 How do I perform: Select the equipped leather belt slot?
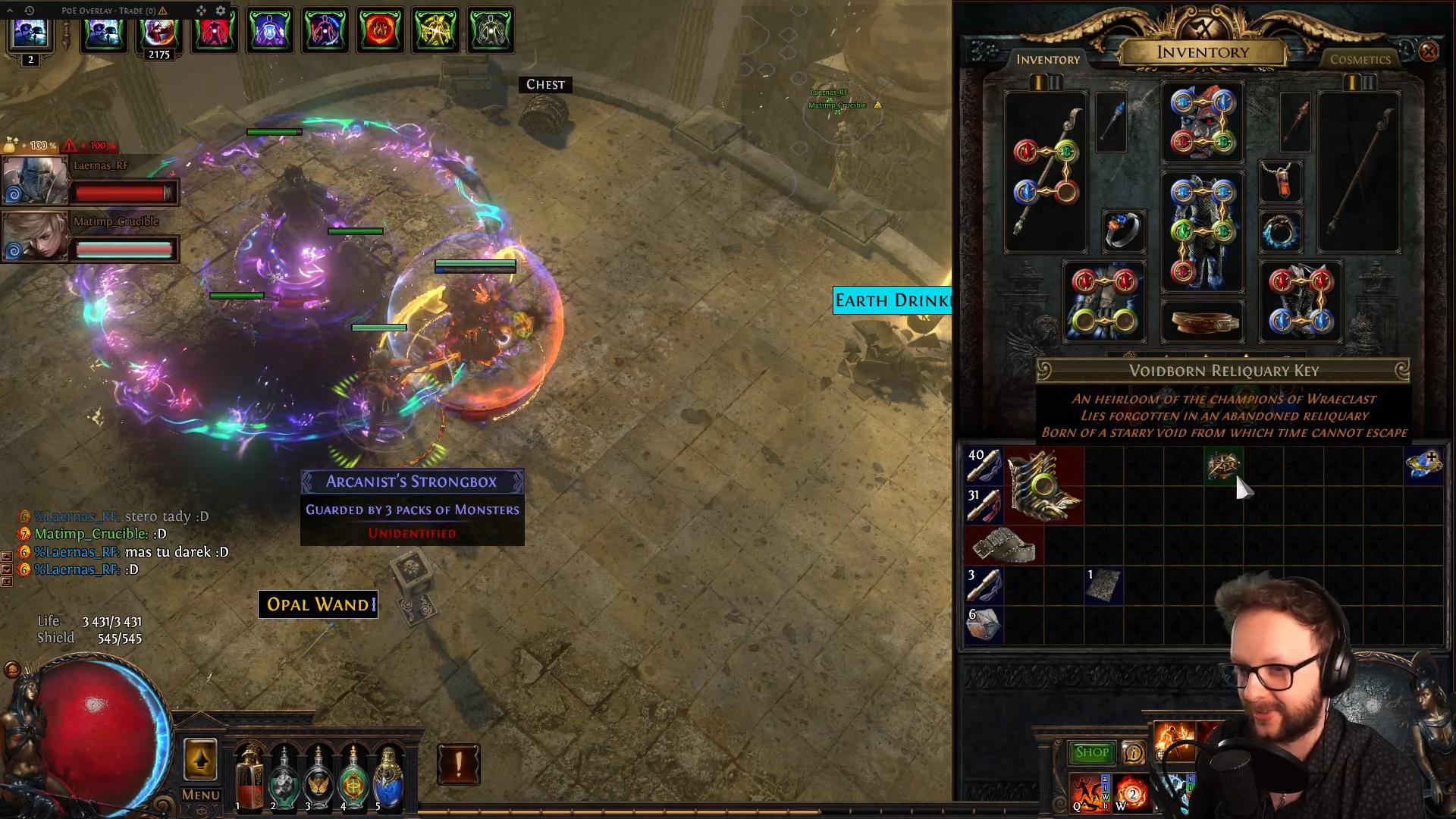tap(1202, 322)
